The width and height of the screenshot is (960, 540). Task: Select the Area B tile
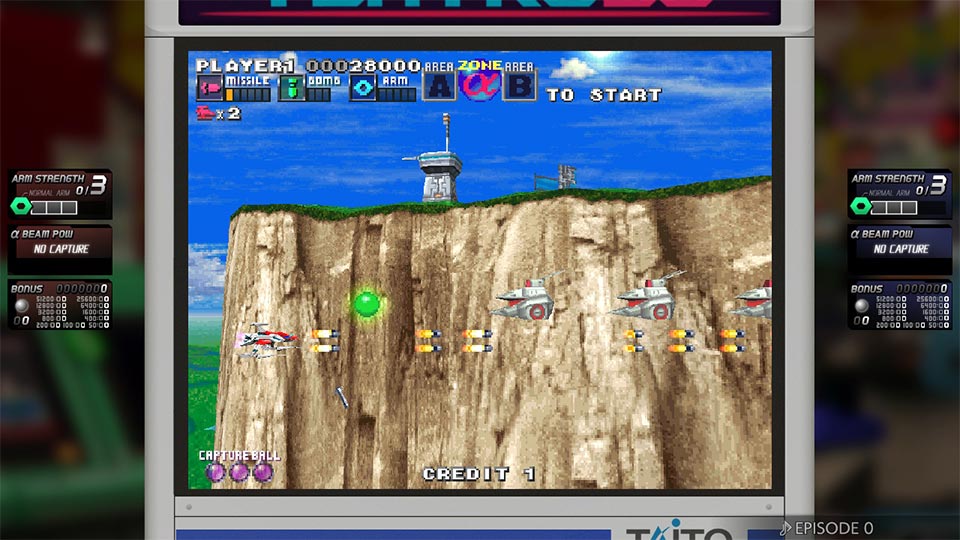point(519,86)
